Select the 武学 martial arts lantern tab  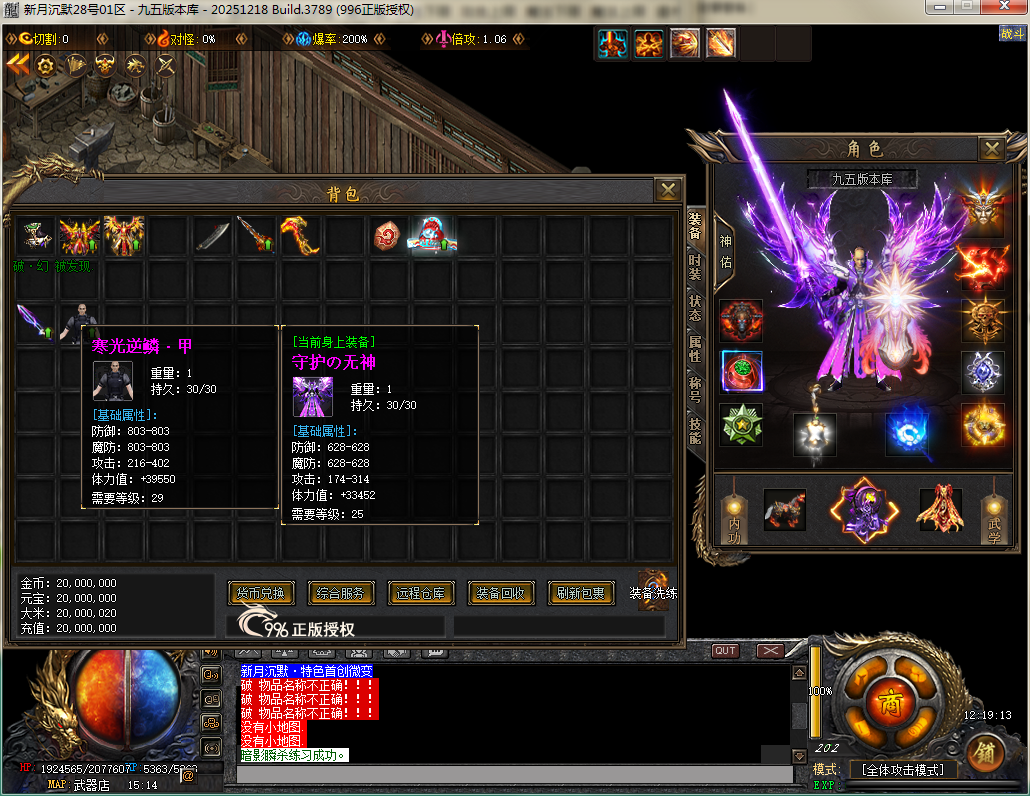pyautogui.click(x=994, y=517)
